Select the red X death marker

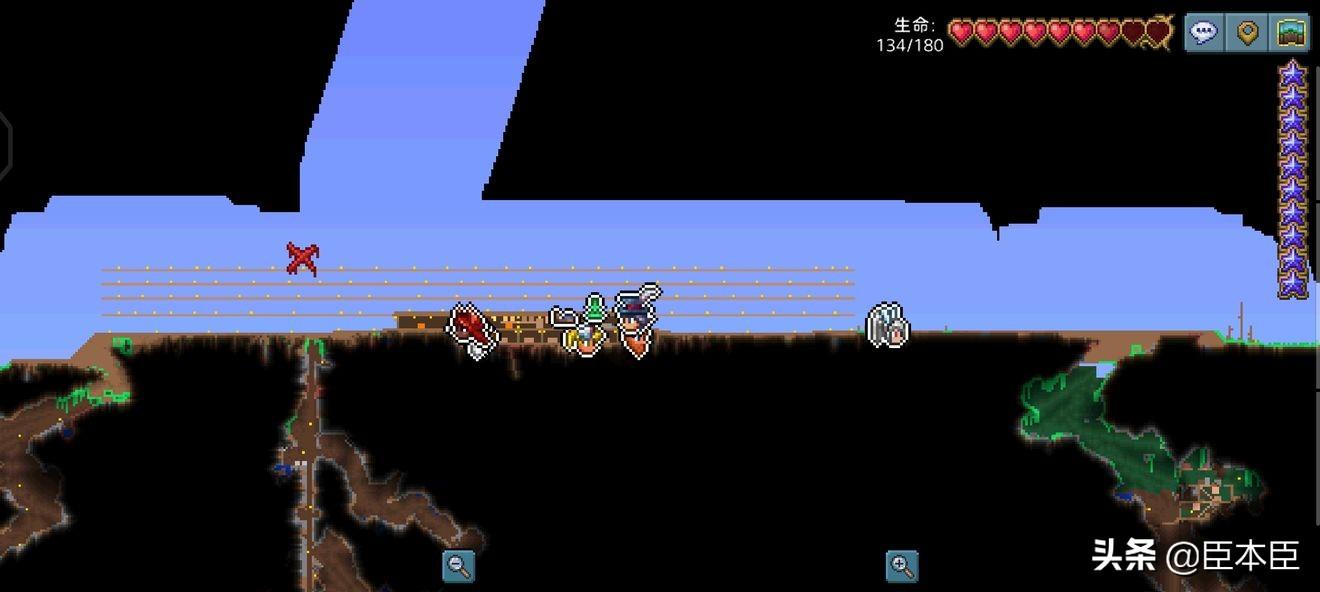click(302, 259)
